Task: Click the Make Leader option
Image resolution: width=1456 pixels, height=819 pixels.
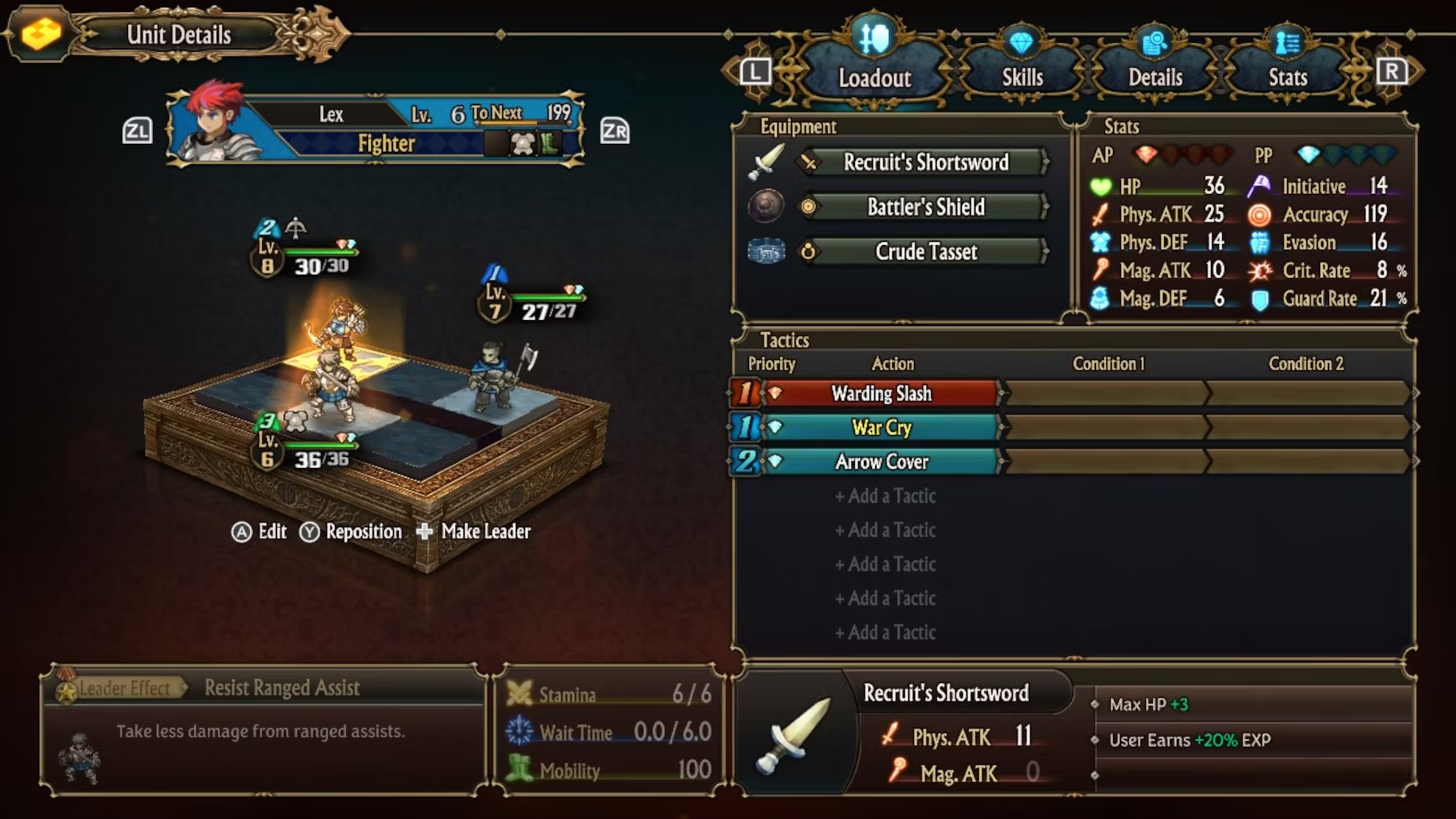Action: click(475, 531)
